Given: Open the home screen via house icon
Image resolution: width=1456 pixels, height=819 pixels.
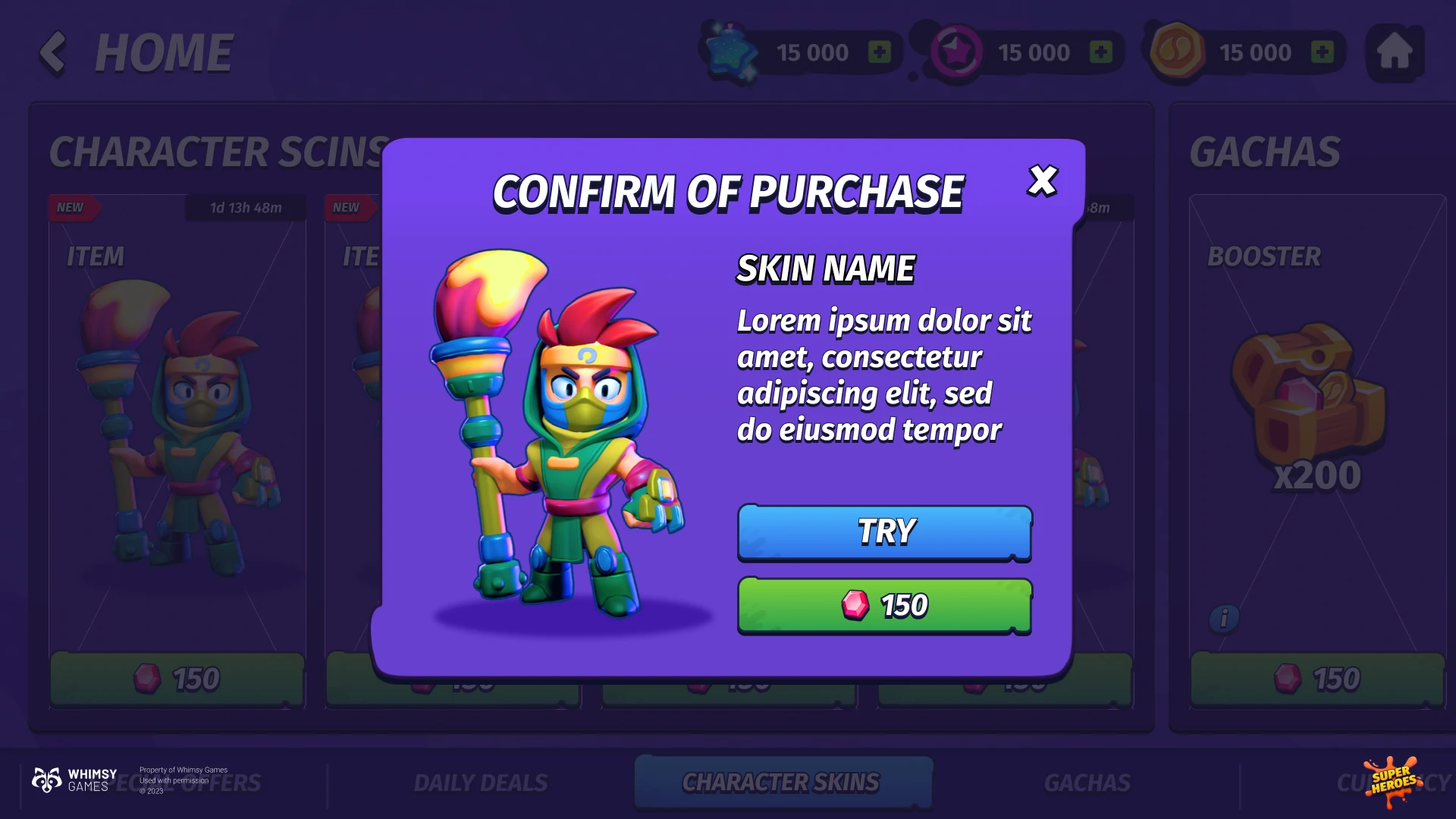Looking at the screenshot, I should pyautogui.click(x=1394, y=52).
